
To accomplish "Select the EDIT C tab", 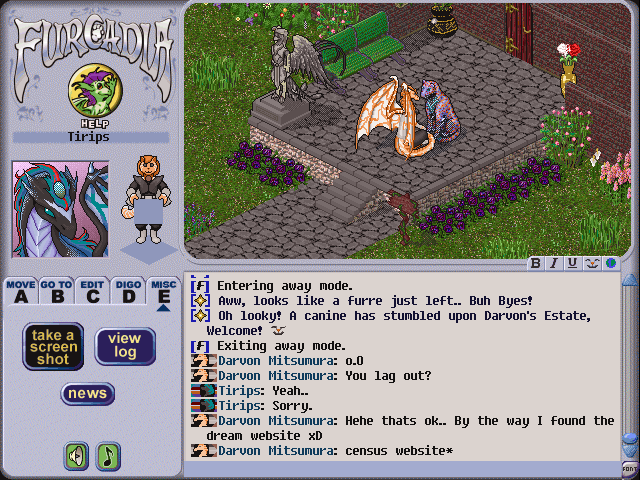I will tap(92, 292).
